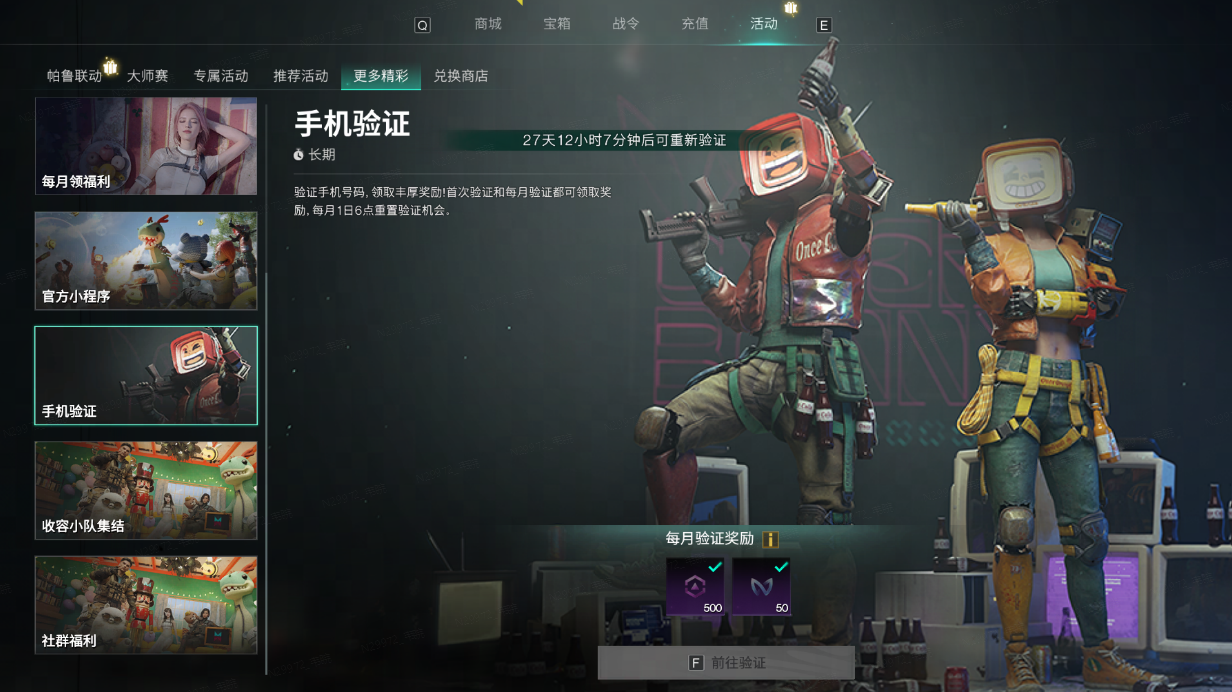Viewport: 1232px width, 692px height.
Task: Open the 收容小队集结 event thumbnail
Action: point(146,490)
